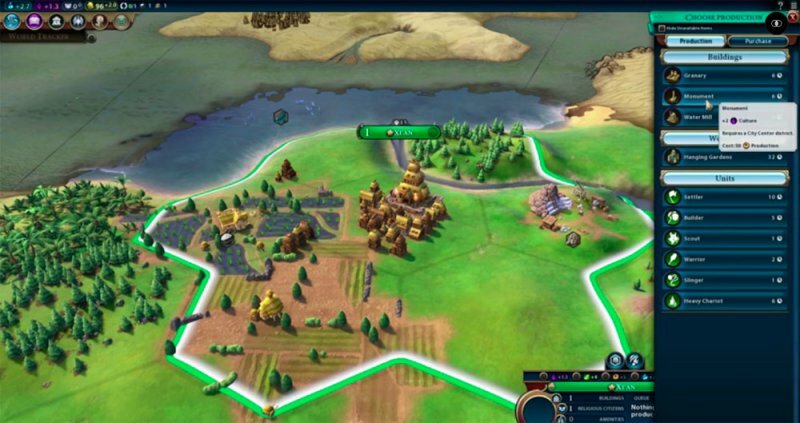Open the Purchase tab
The height and width of the screenshot is (423, 800).
tap(756, 41)
